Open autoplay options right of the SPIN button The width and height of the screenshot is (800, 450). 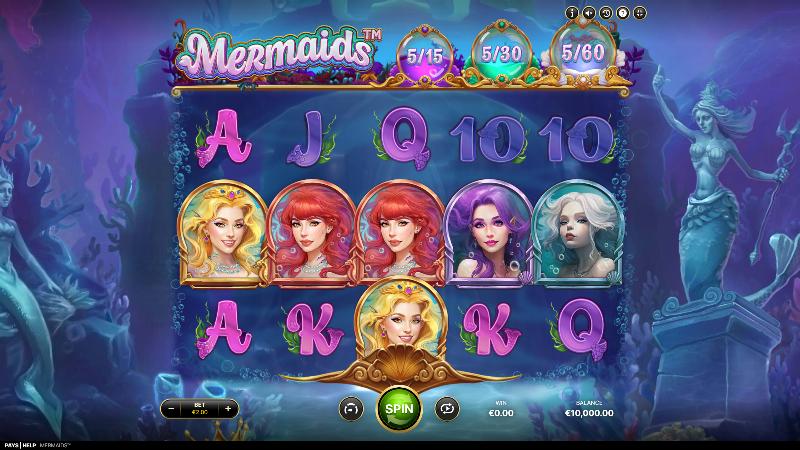tap(446, 408)
